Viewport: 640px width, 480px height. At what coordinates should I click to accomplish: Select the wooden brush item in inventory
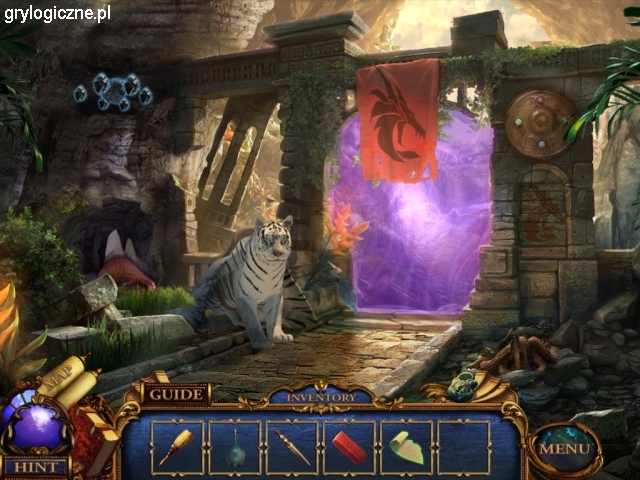pyautogui.click(x=177, y=446)
